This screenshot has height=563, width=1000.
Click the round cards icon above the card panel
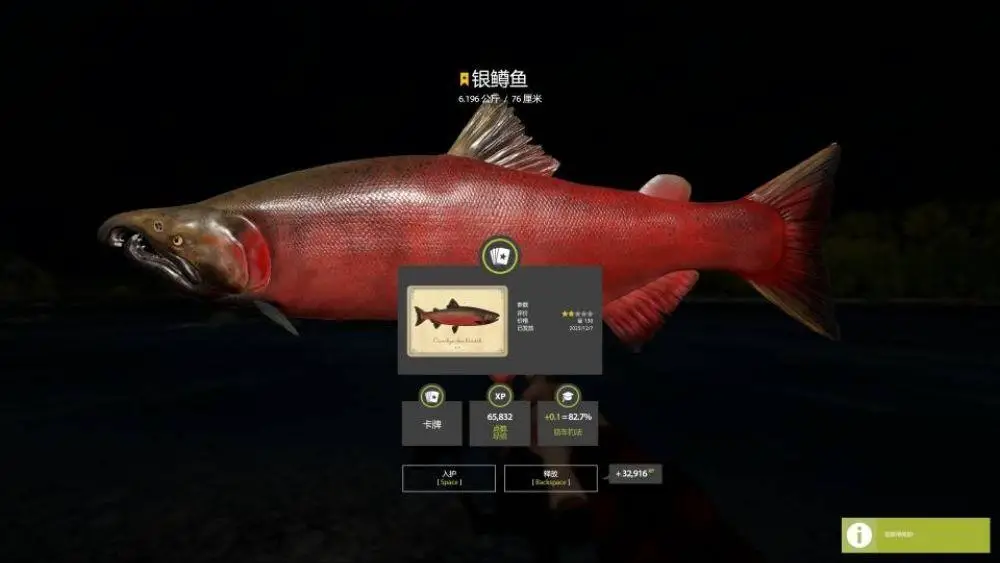(499, 257)
